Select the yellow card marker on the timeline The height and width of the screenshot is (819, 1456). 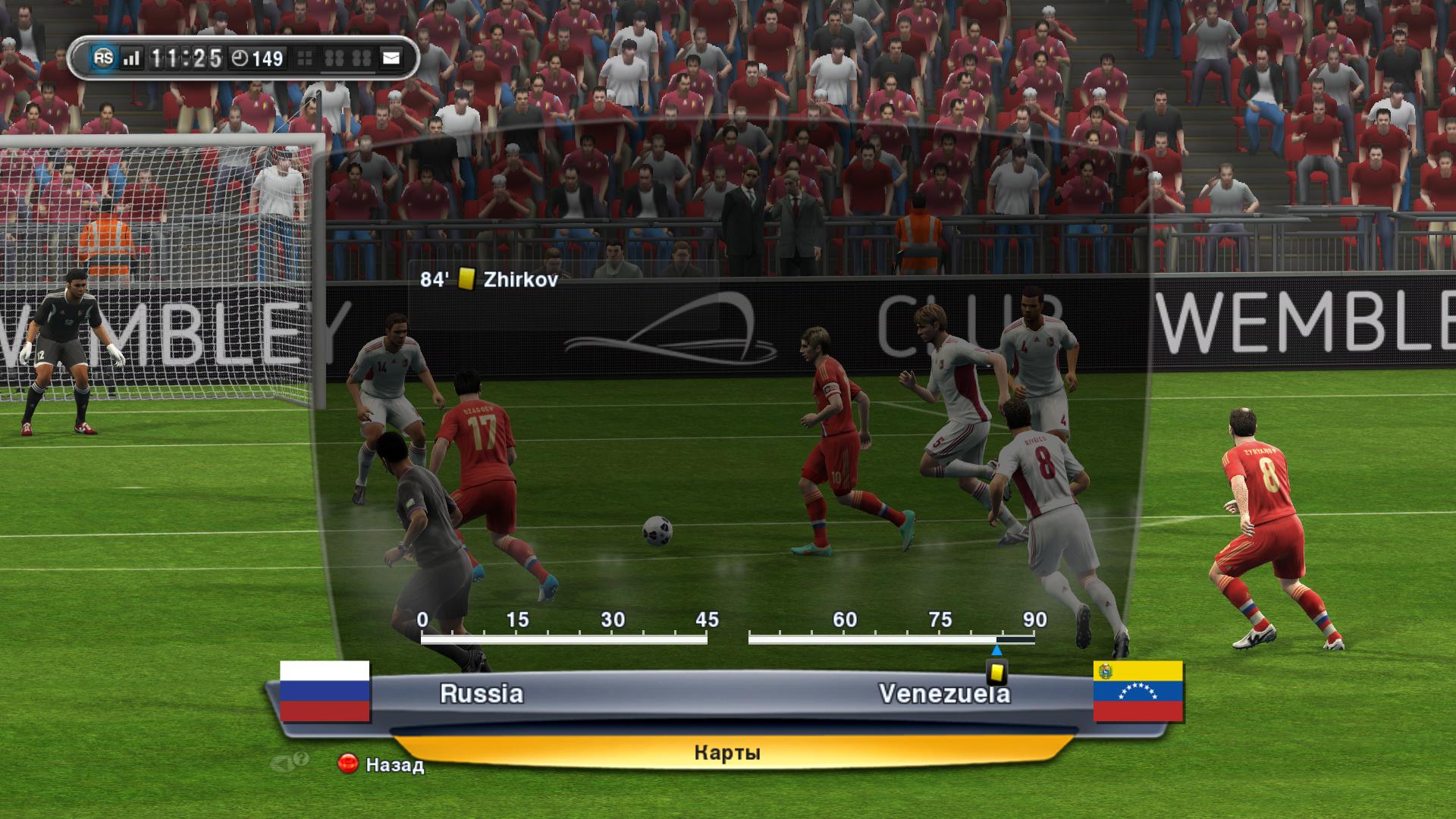click(x=996, y=672)
